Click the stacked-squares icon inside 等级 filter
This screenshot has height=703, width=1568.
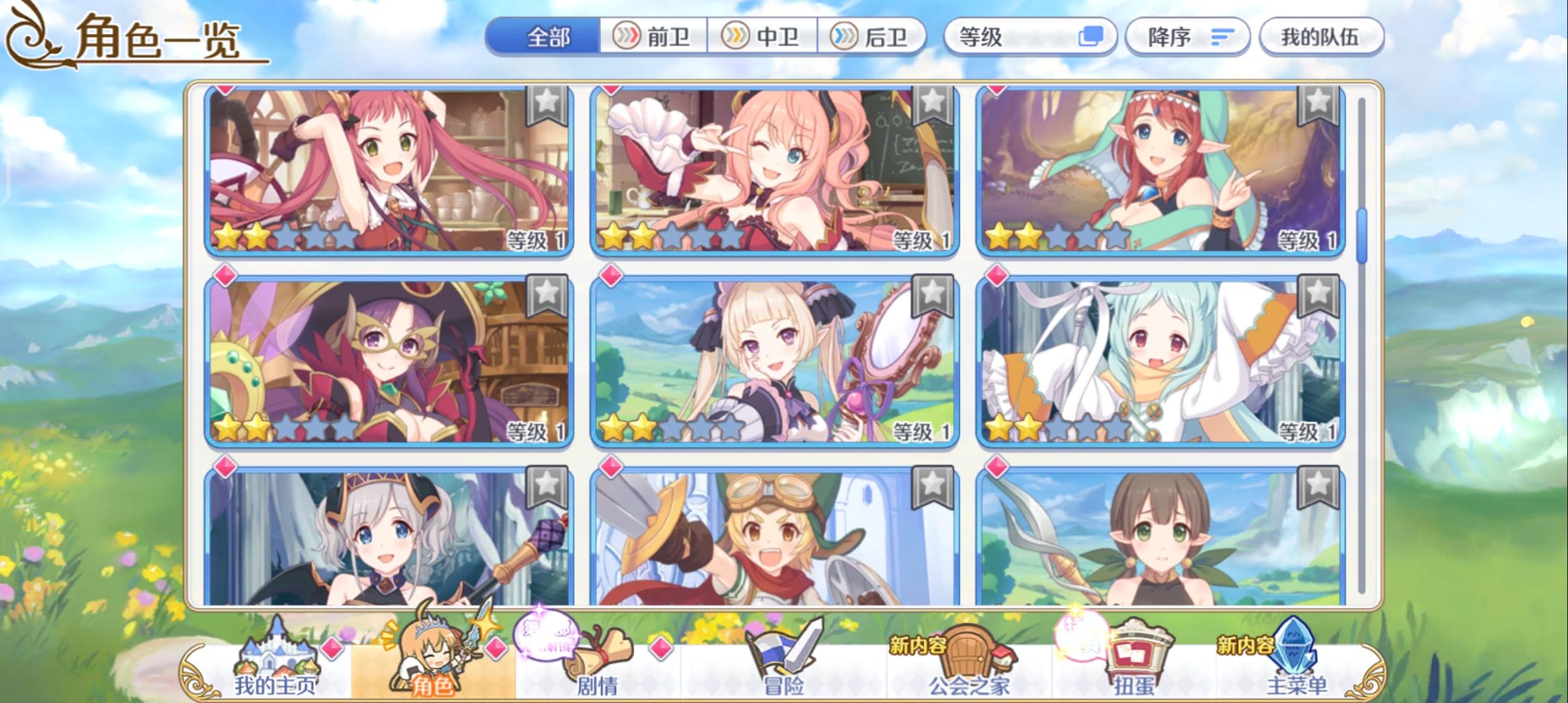click(x=1092, y=37)
